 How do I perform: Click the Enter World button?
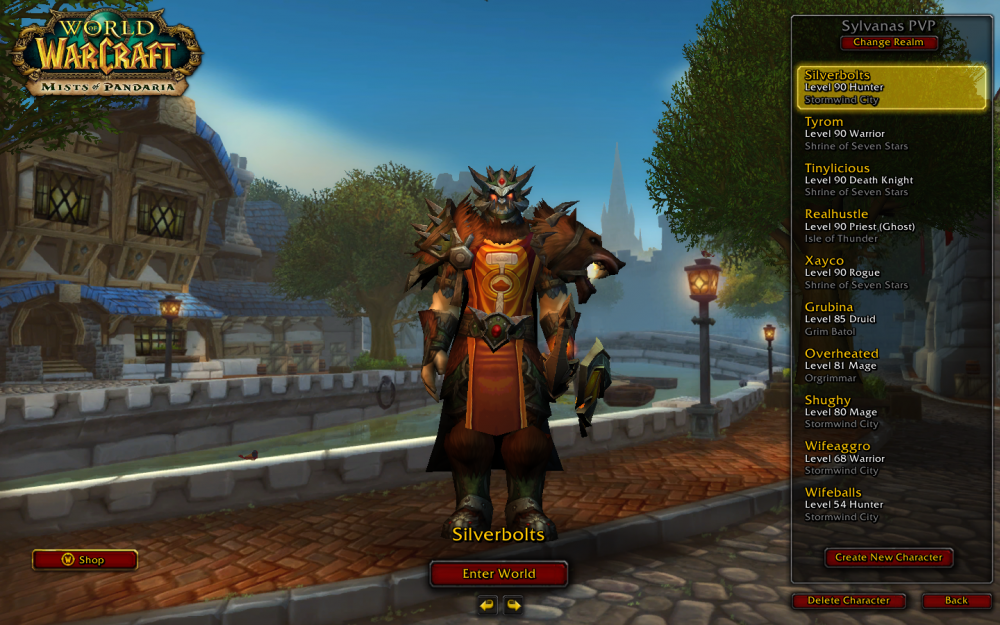498,574
